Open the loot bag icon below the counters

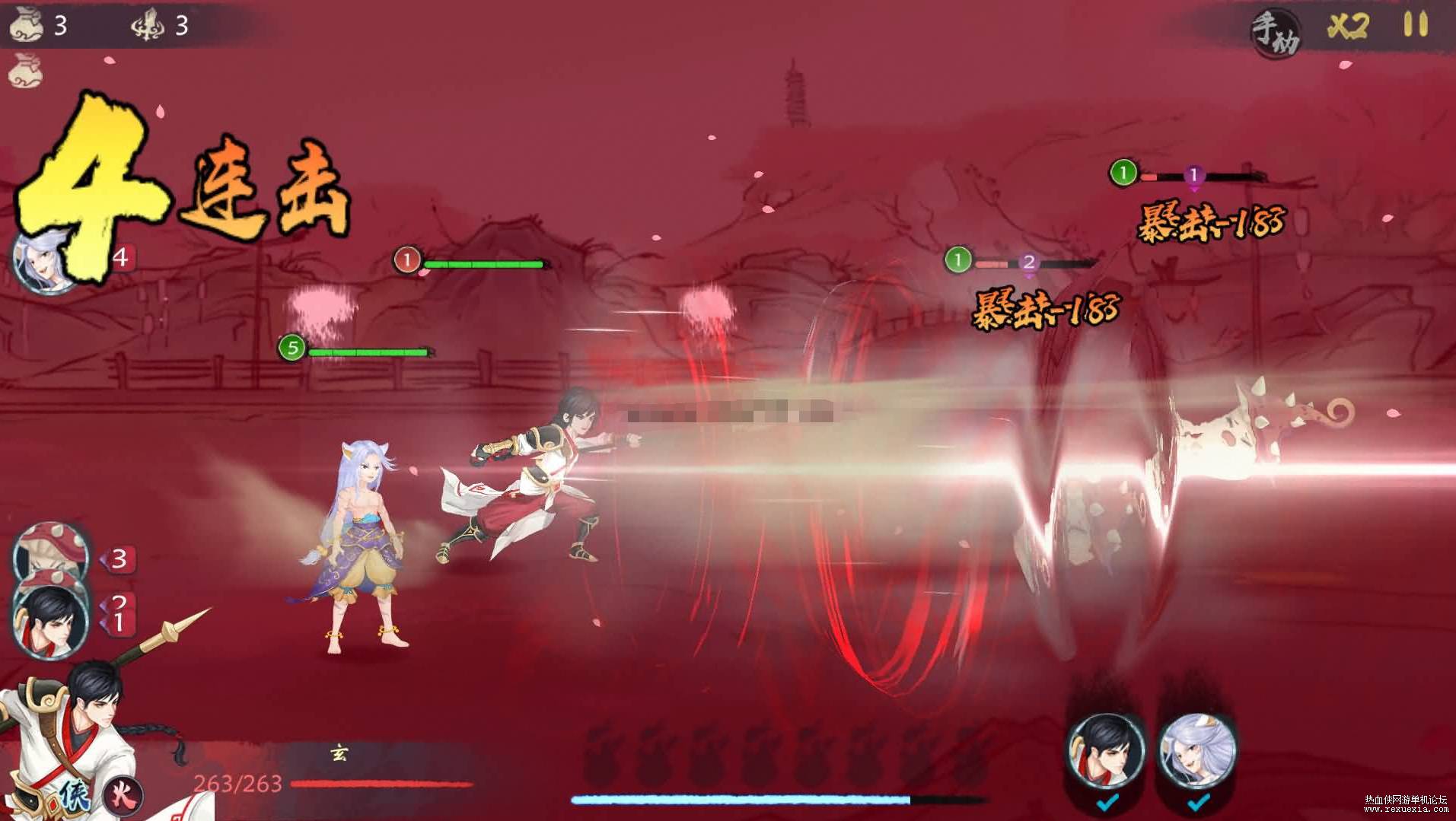[x=27, y=71]
